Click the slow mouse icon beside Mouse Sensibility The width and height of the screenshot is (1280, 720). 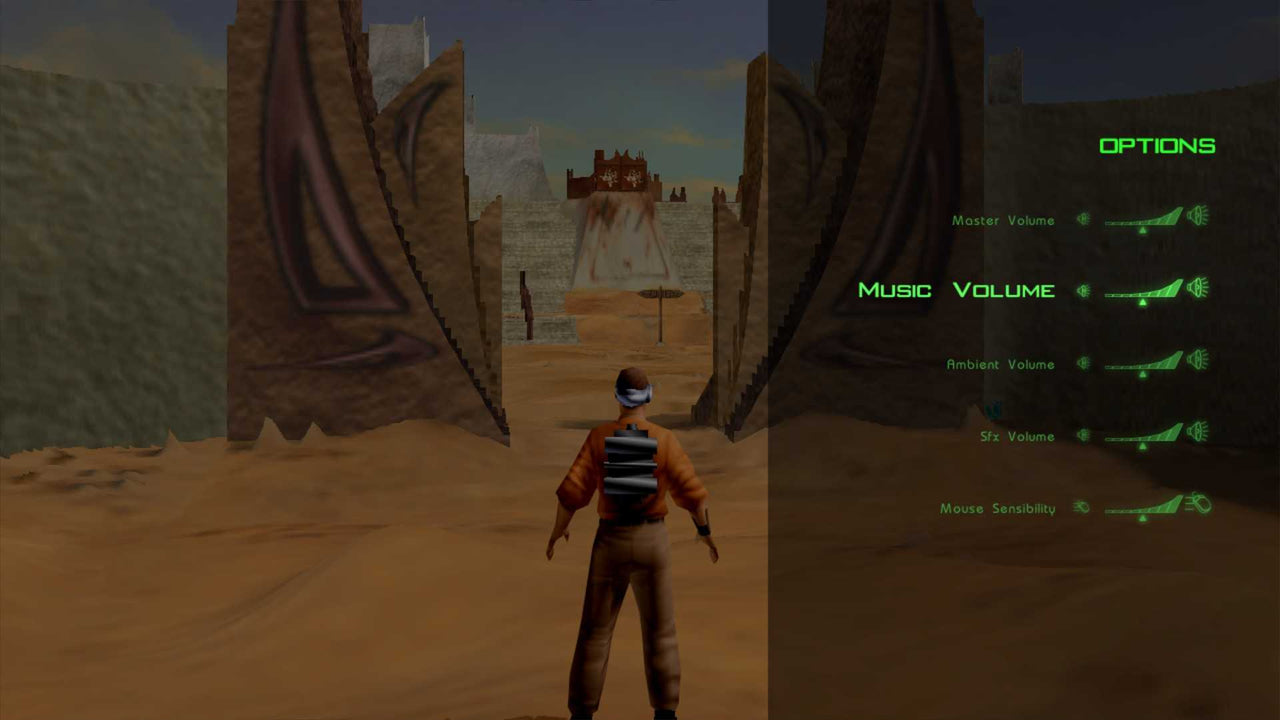click(x=1081, y=507)
